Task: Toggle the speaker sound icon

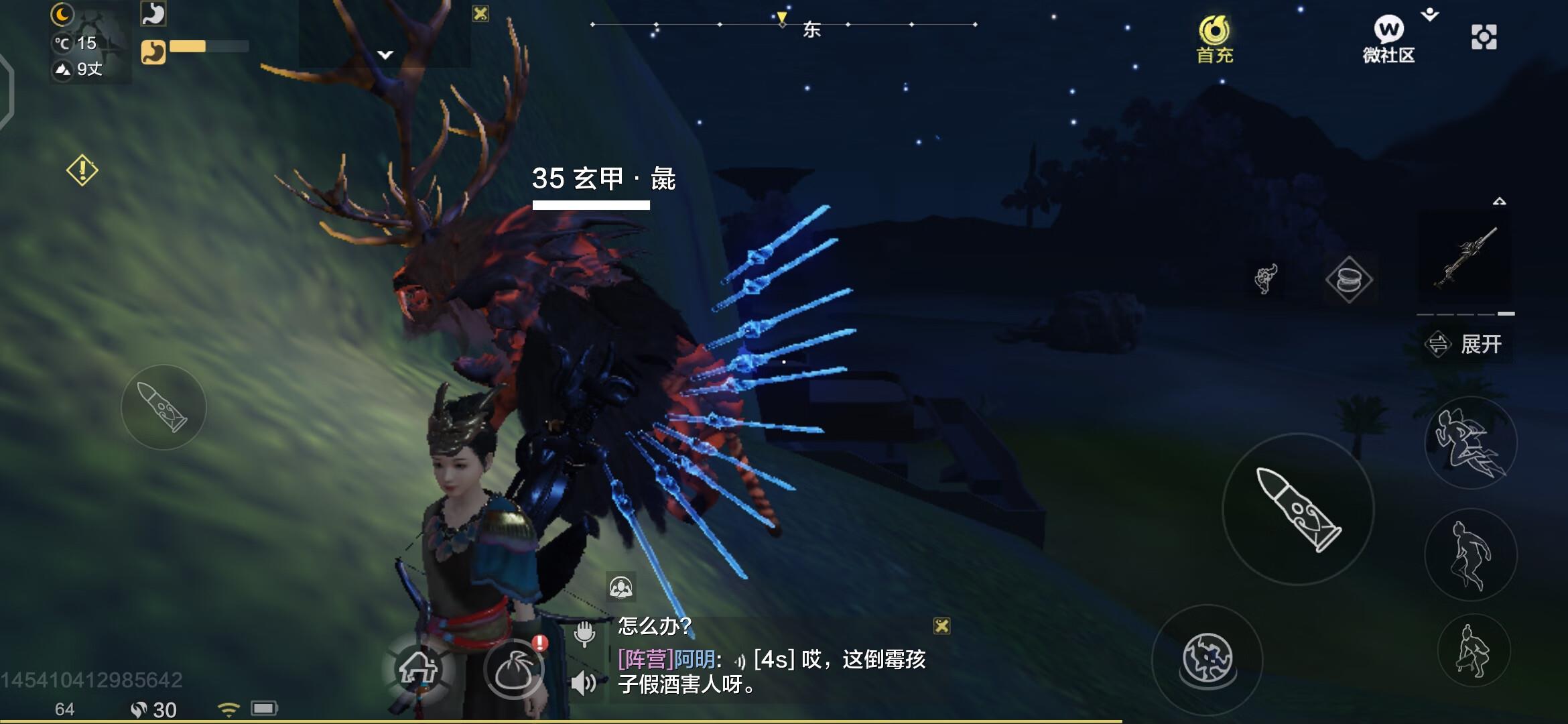Action: [584, 683]
